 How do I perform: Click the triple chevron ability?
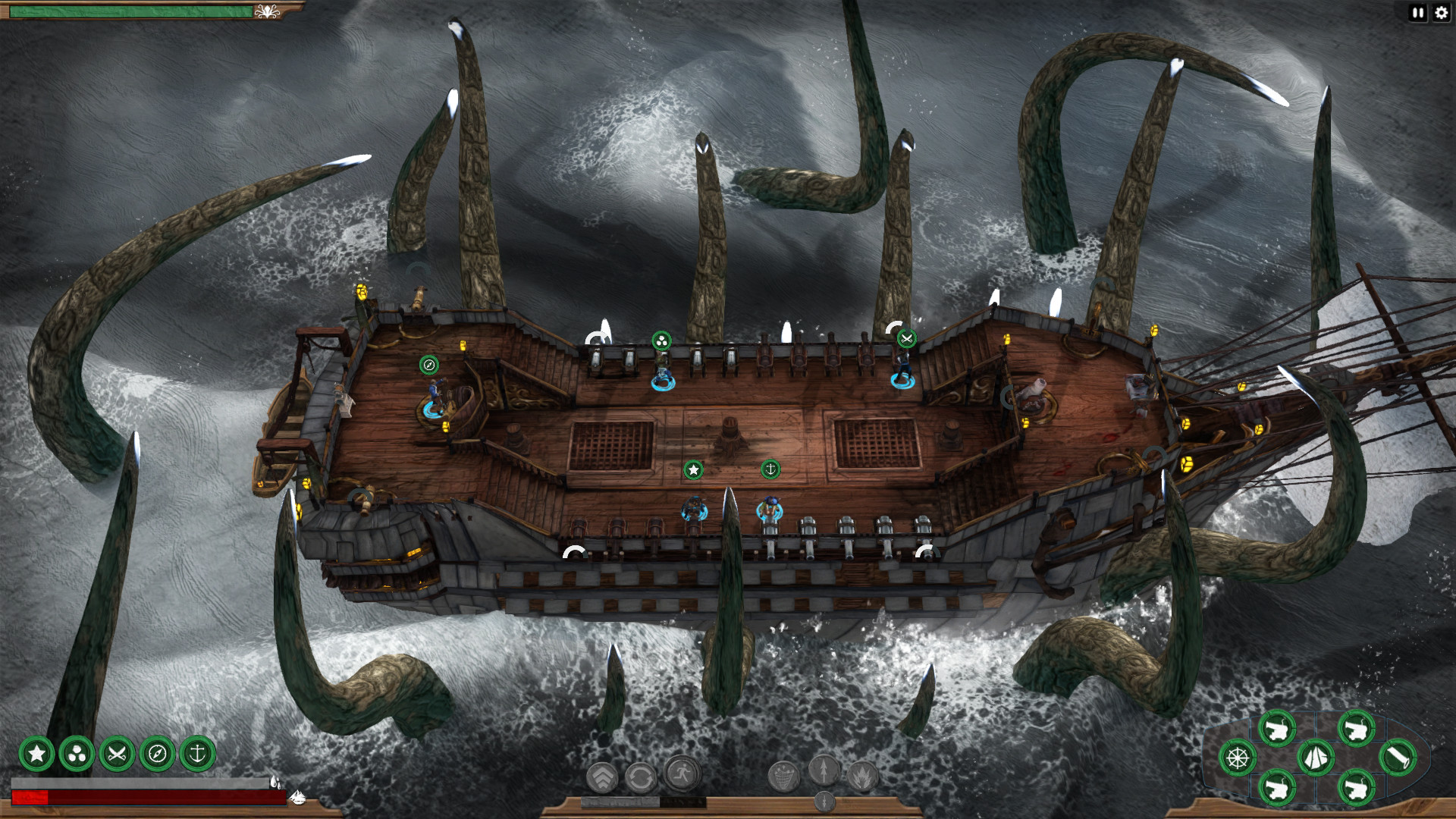(x=603, y=777)
